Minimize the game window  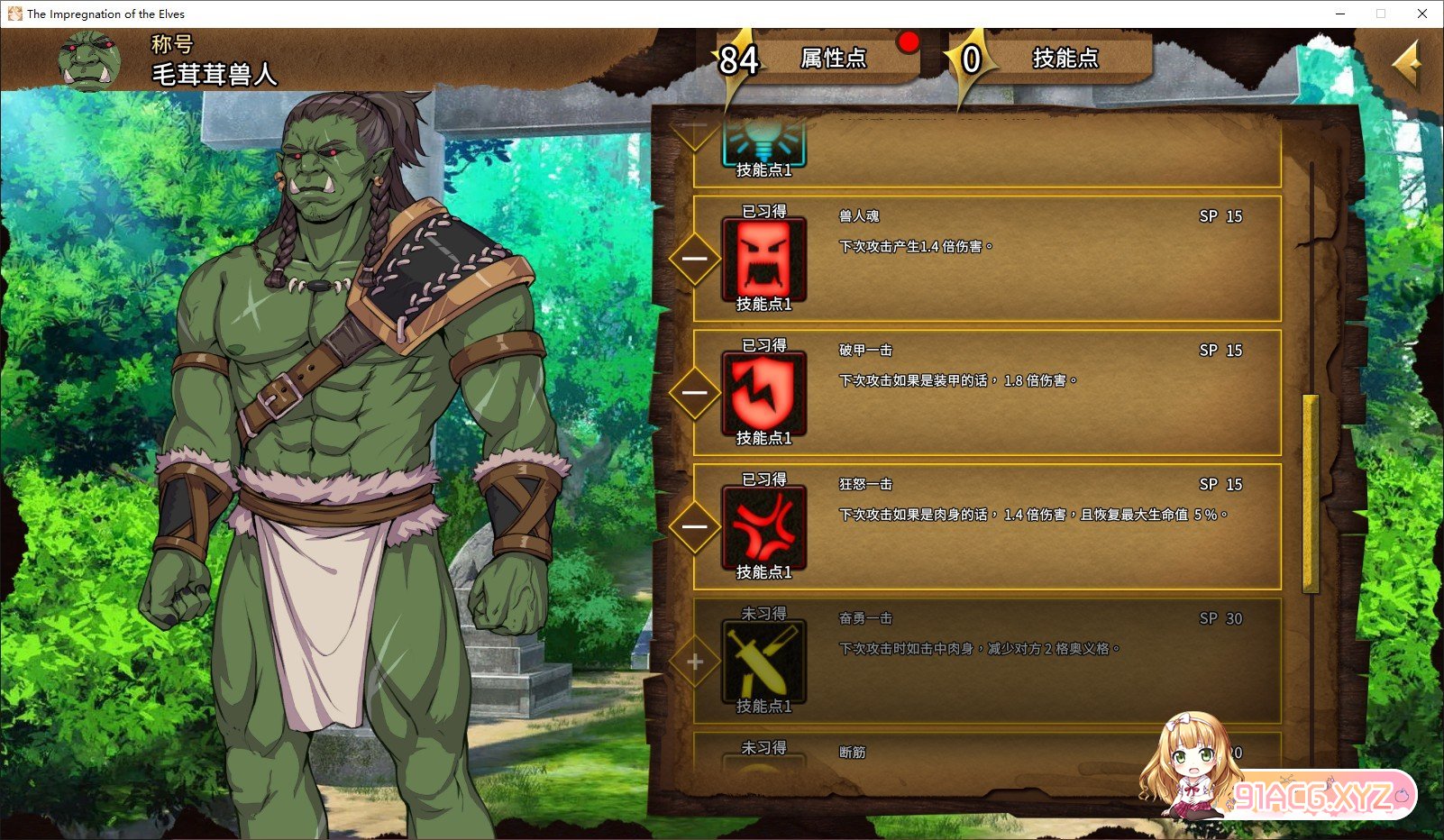[x=1339, y=14]
